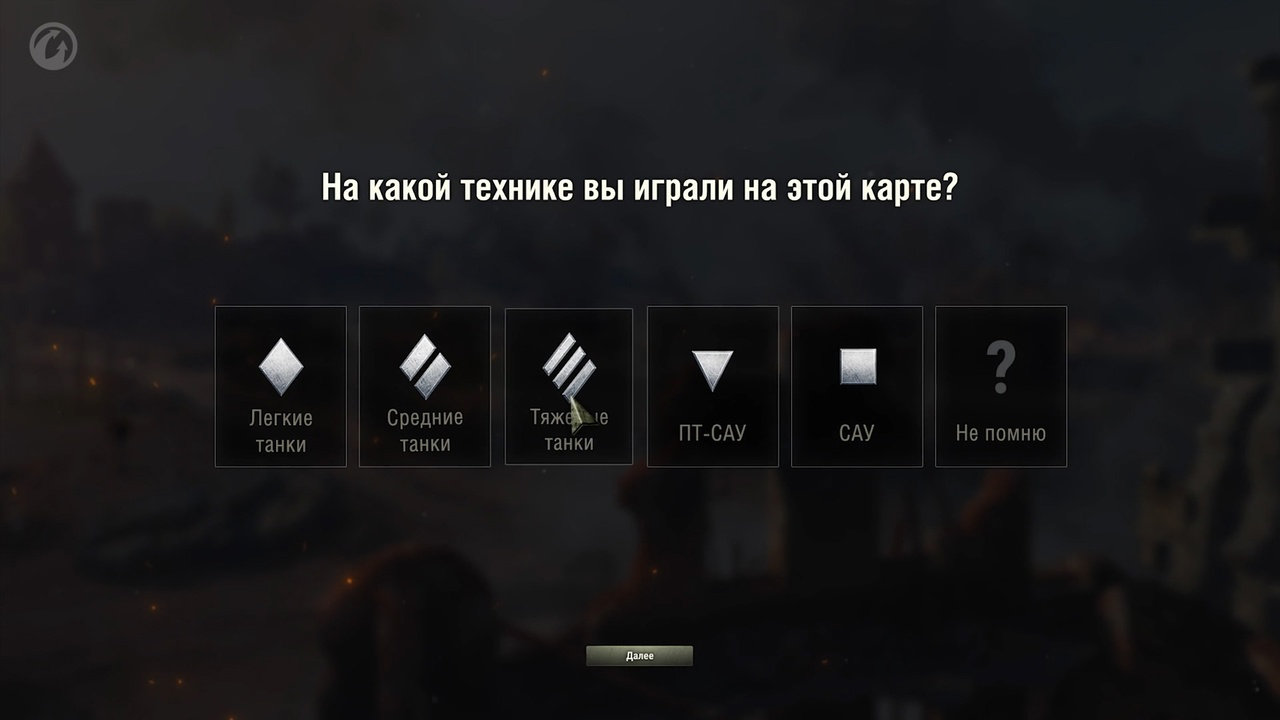Click the 'САУ' label under the square icon

pyautogui.click(x=856, y=432)
